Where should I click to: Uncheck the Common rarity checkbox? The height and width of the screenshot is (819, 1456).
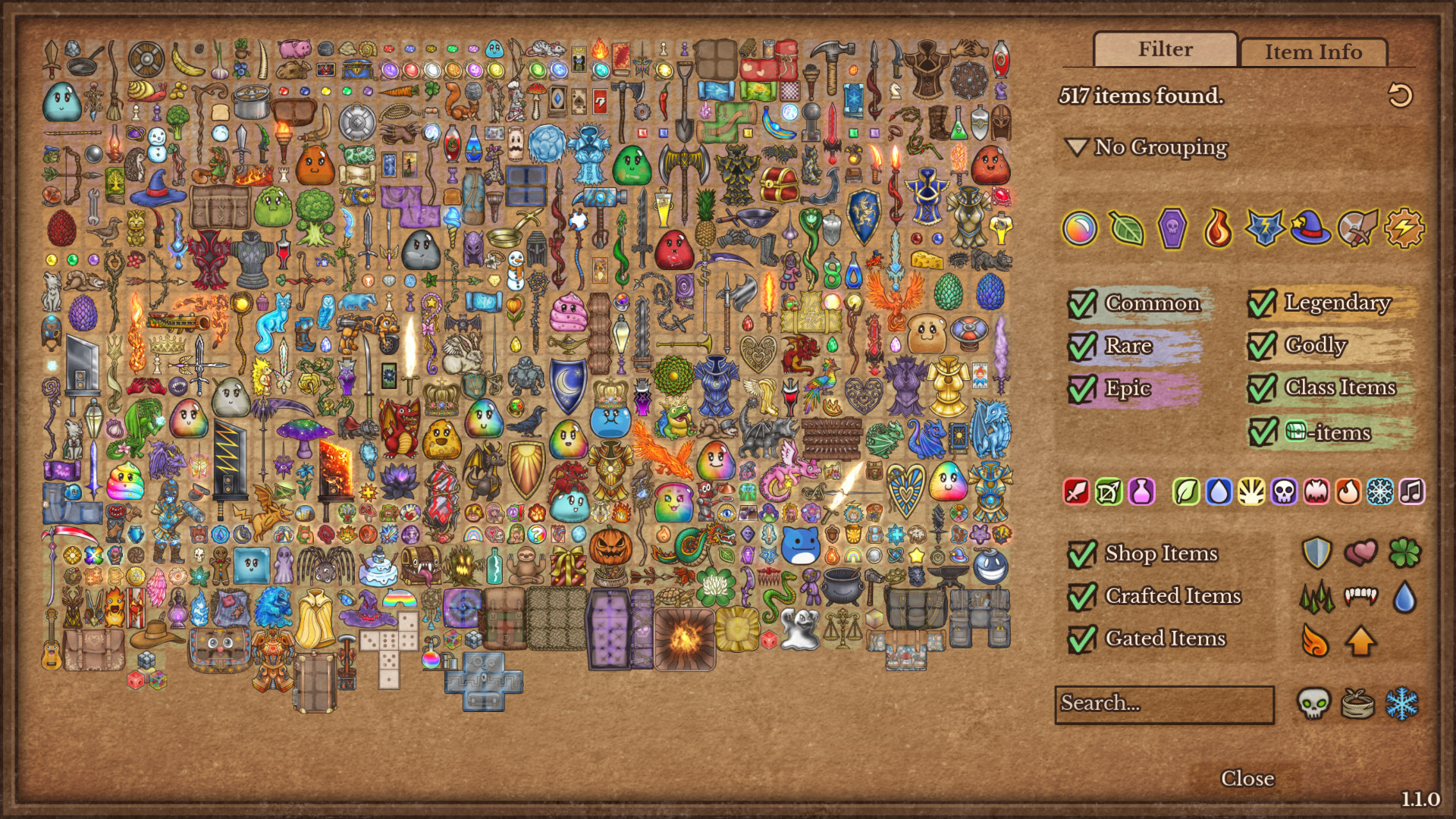point(1082,303)
